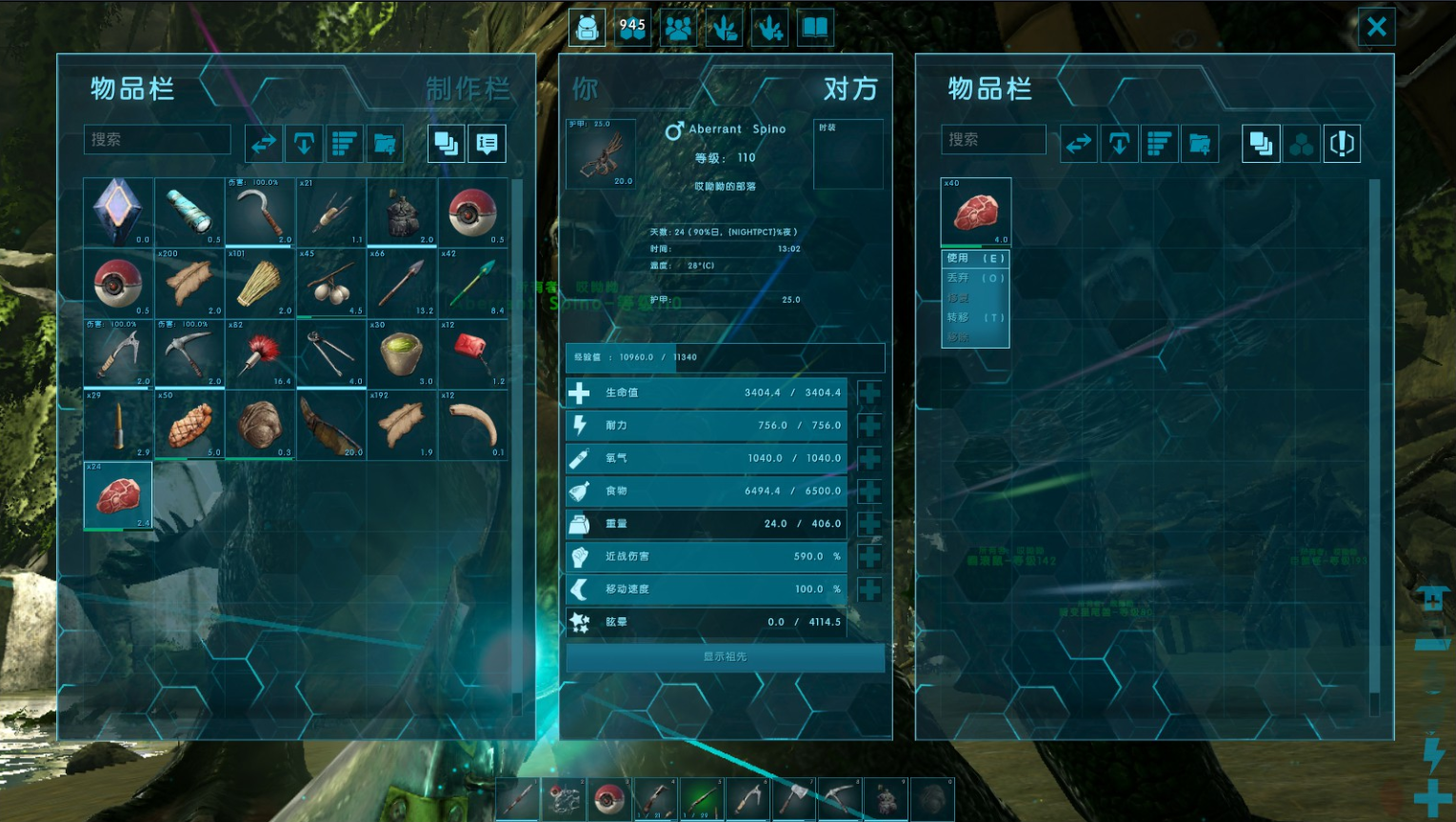Image resolution: width=1456 pixels, height=822 pixels.
Task: Open the tribe manager people icon
Action: coord(678,28)
